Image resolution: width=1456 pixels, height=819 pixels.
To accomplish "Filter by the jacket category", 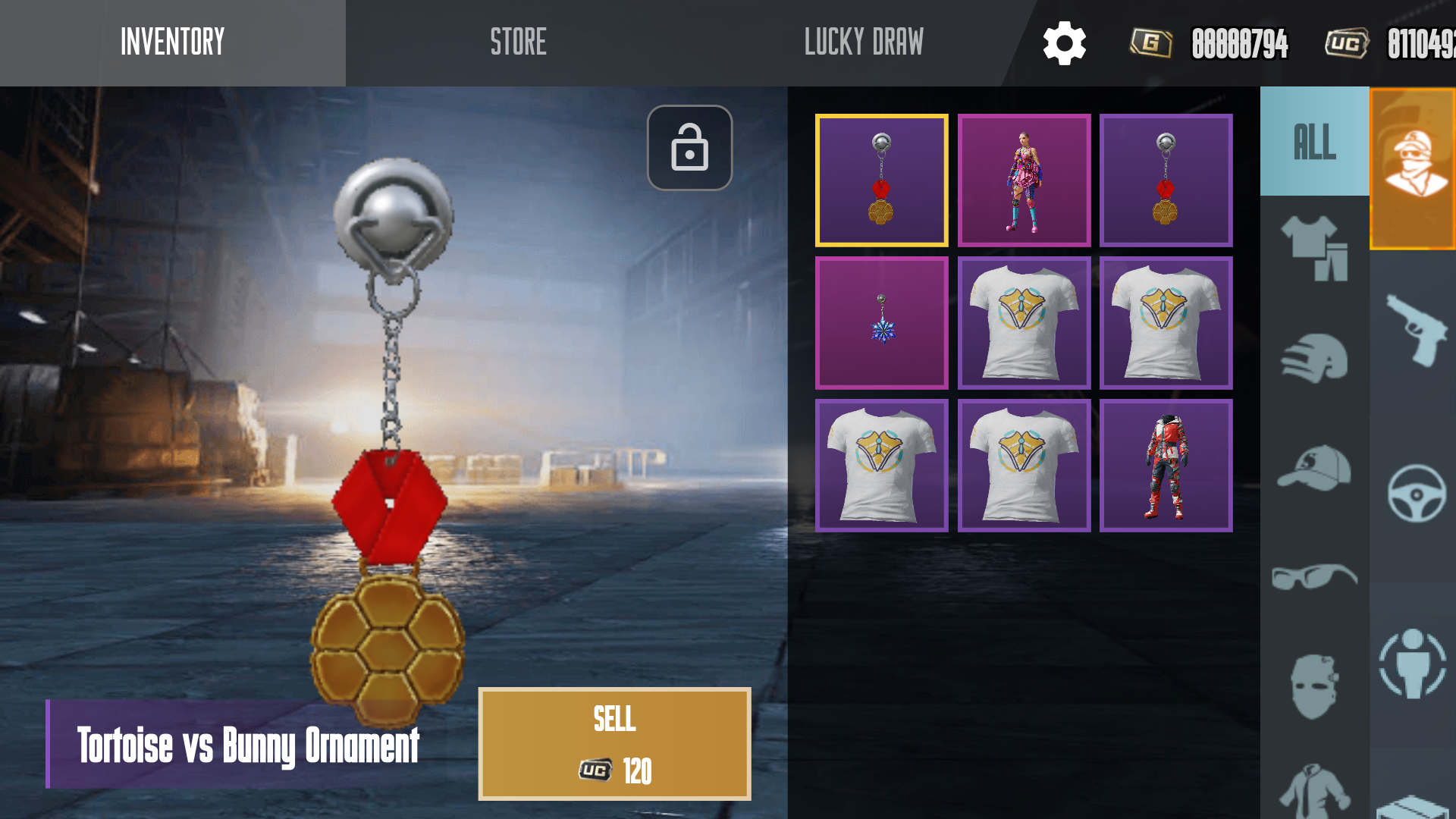I will click(x=1314, y=790).
